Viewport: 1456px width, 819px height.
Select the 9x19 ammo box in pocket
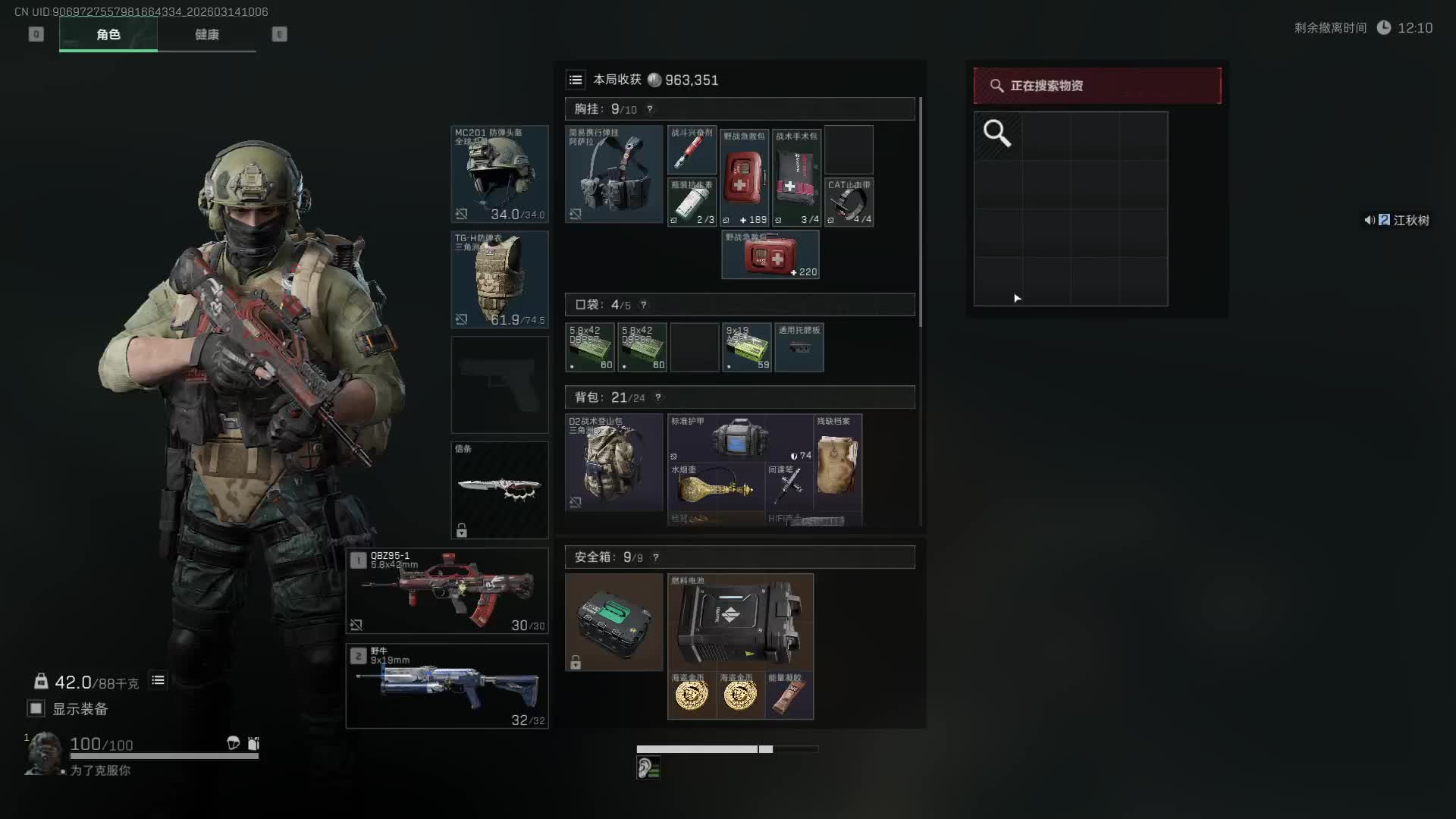[x=746, y=347]
